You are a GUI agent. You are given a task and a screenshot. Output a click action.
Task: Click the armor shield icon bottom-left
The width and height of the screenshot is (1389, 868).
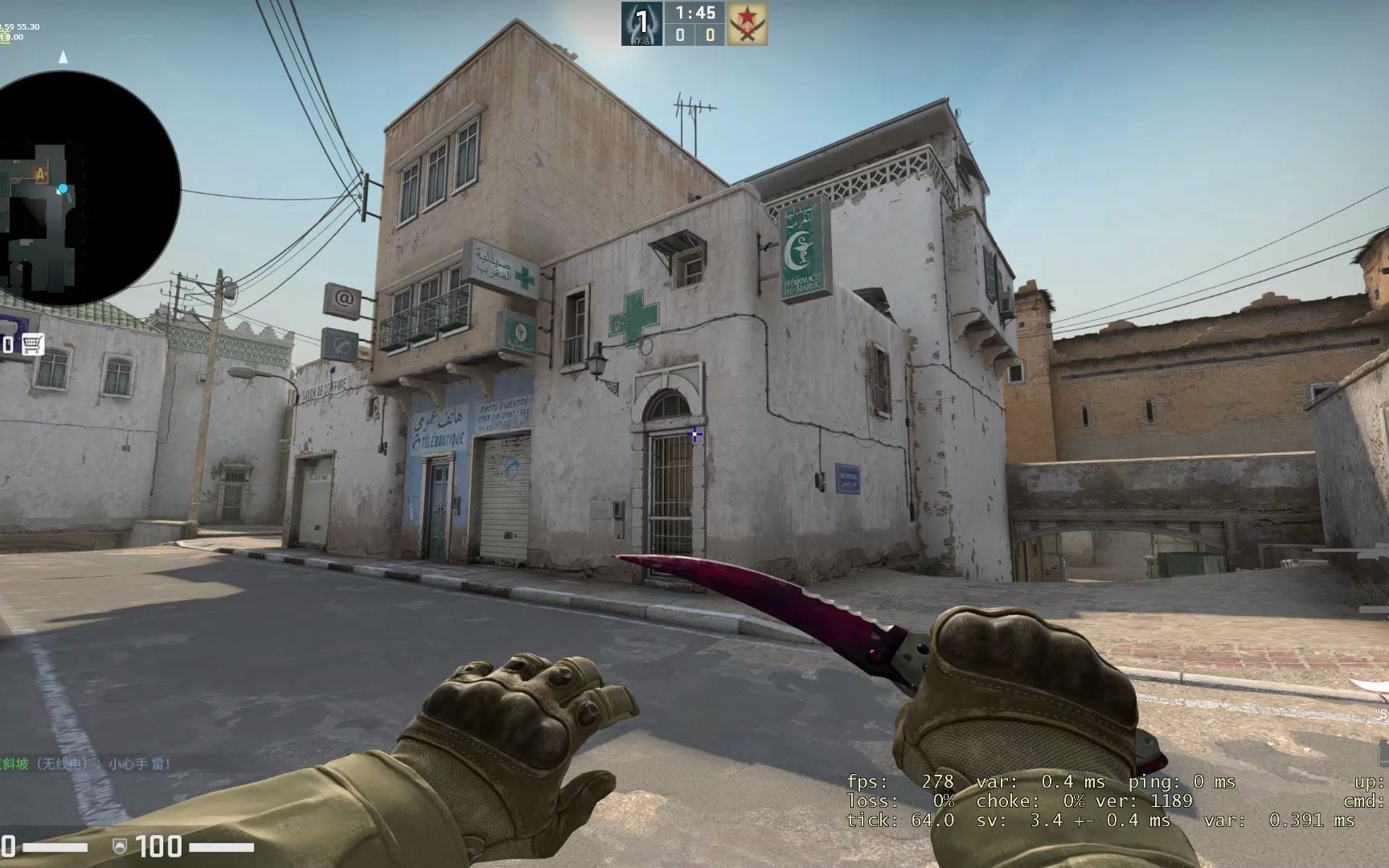(x=119, y=846)
